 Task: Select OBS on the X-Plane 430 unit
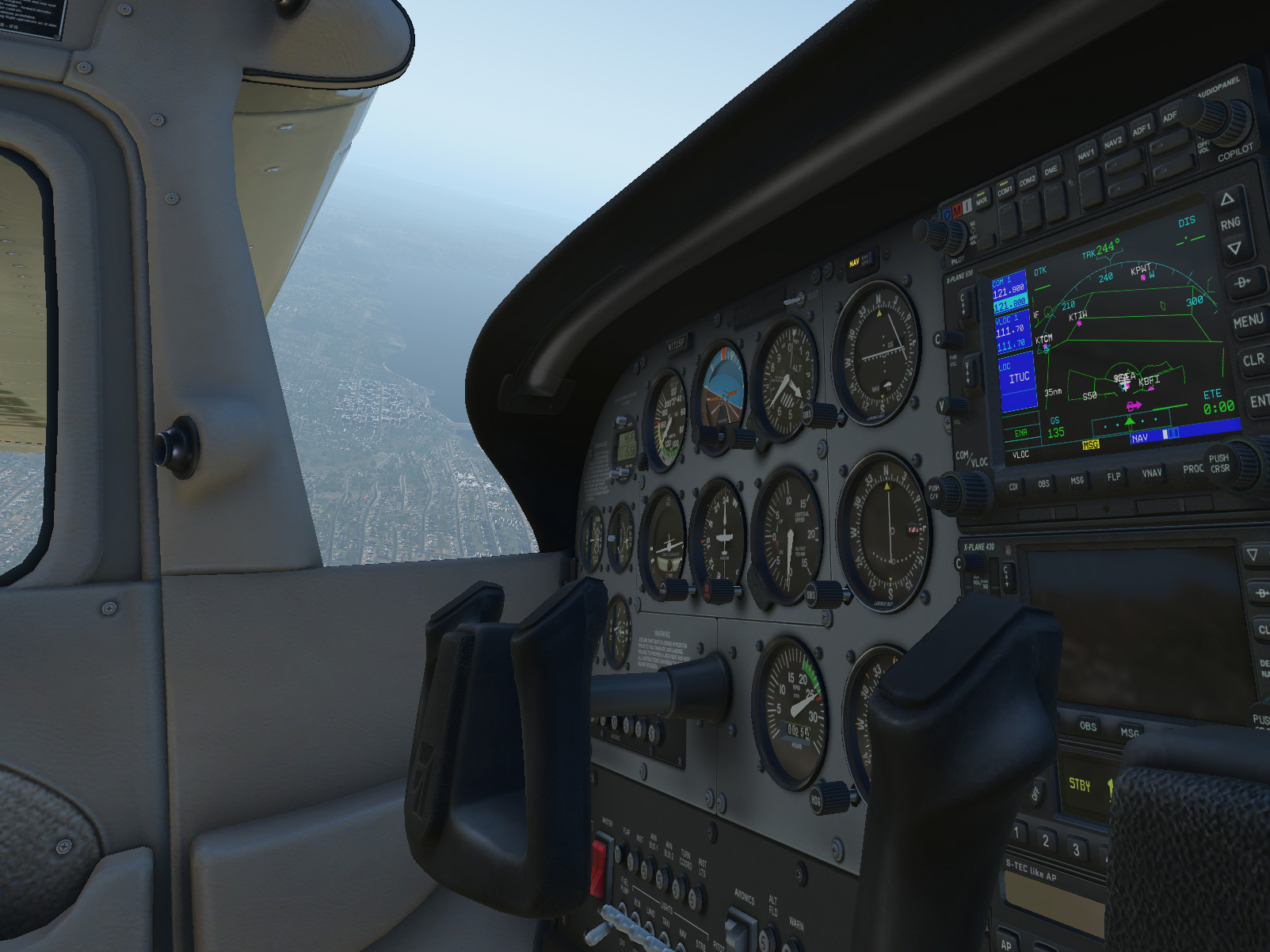coord(1088,725)
